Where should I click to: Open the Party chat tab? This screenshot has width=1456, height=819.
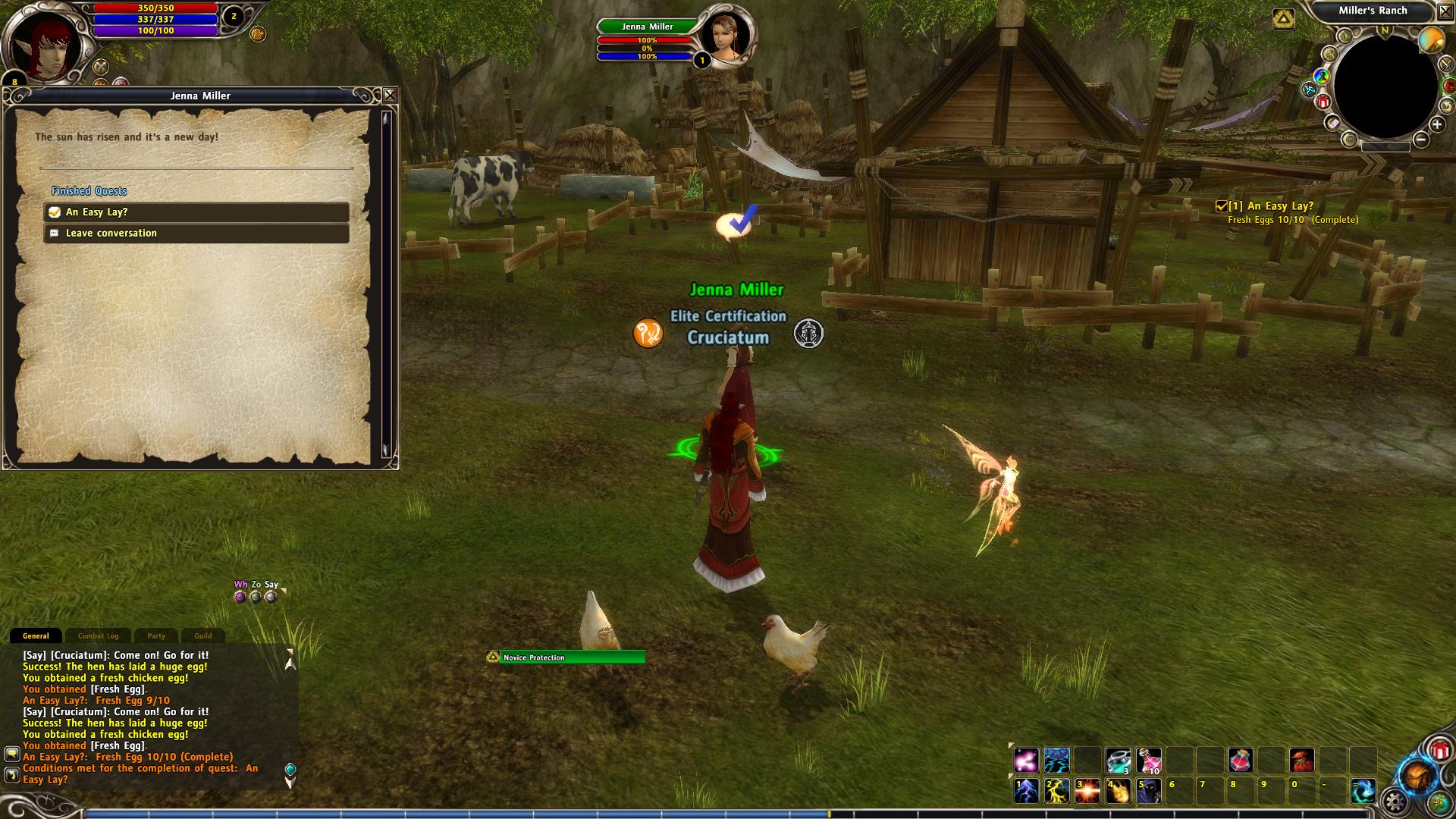pyautogui.click(x=156, y=636)
